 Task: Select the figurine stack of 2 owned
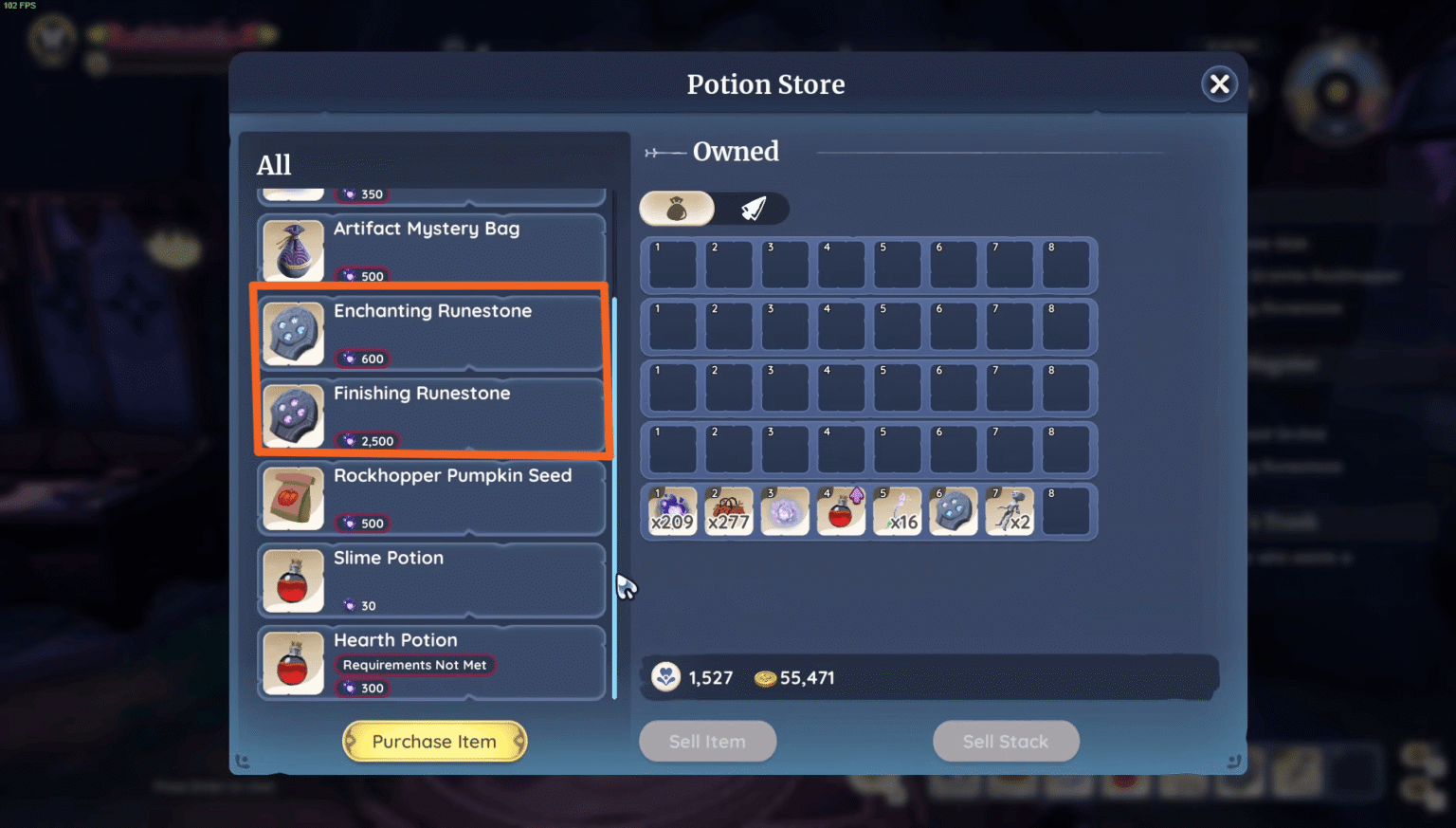tap(1010, 510)
